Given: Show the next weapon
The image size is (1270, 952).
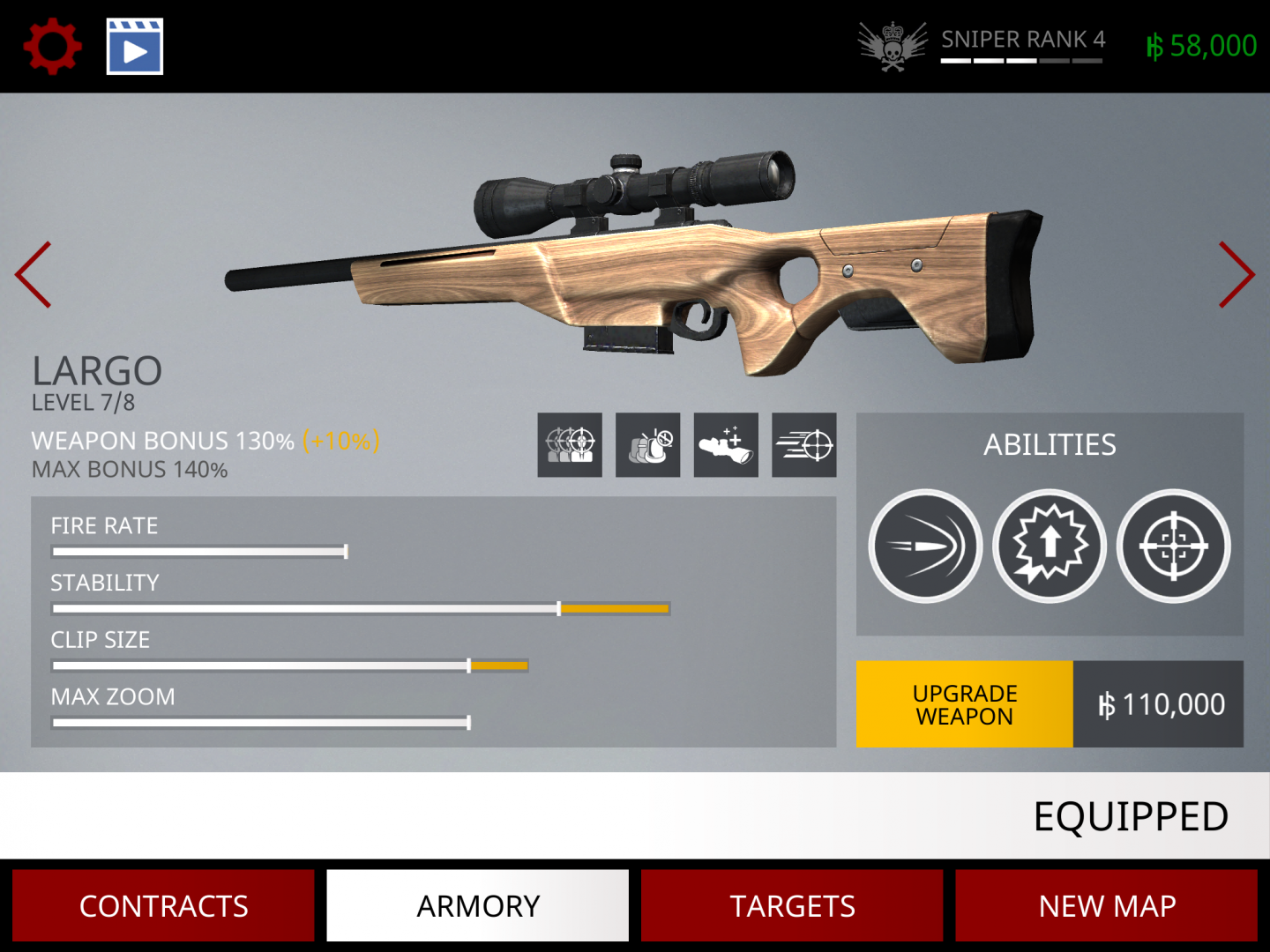Looking at the screenshot, I should 1236,275.
